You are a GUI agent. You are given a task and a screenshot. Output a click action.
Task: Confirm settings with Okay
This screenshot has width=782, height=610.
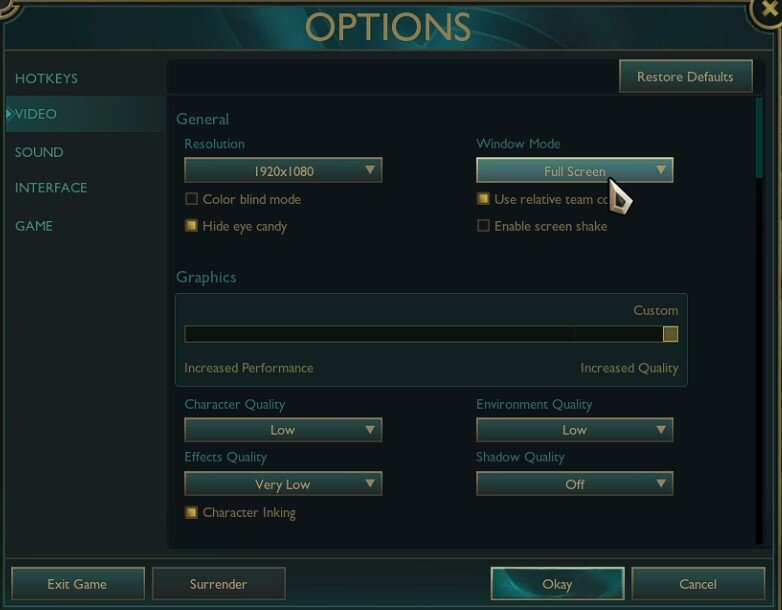click(557, 584)
